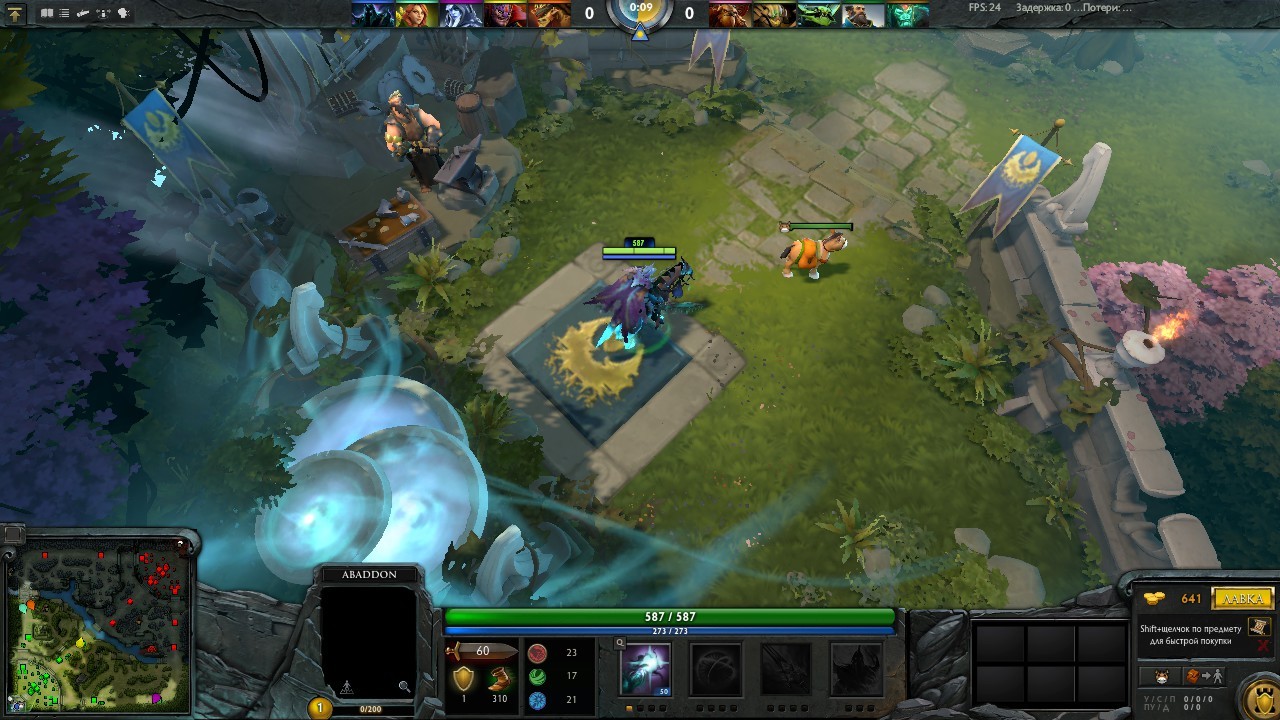Click the hero figure icon on portrait
1280x720 pixels.
[x=346, y=687]
